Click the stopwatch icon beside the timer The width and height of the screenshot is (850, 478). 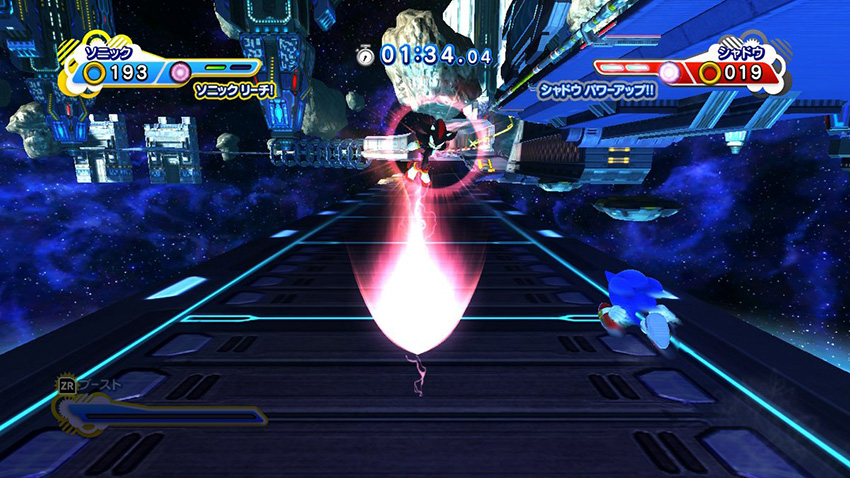[x=366, y=56]
